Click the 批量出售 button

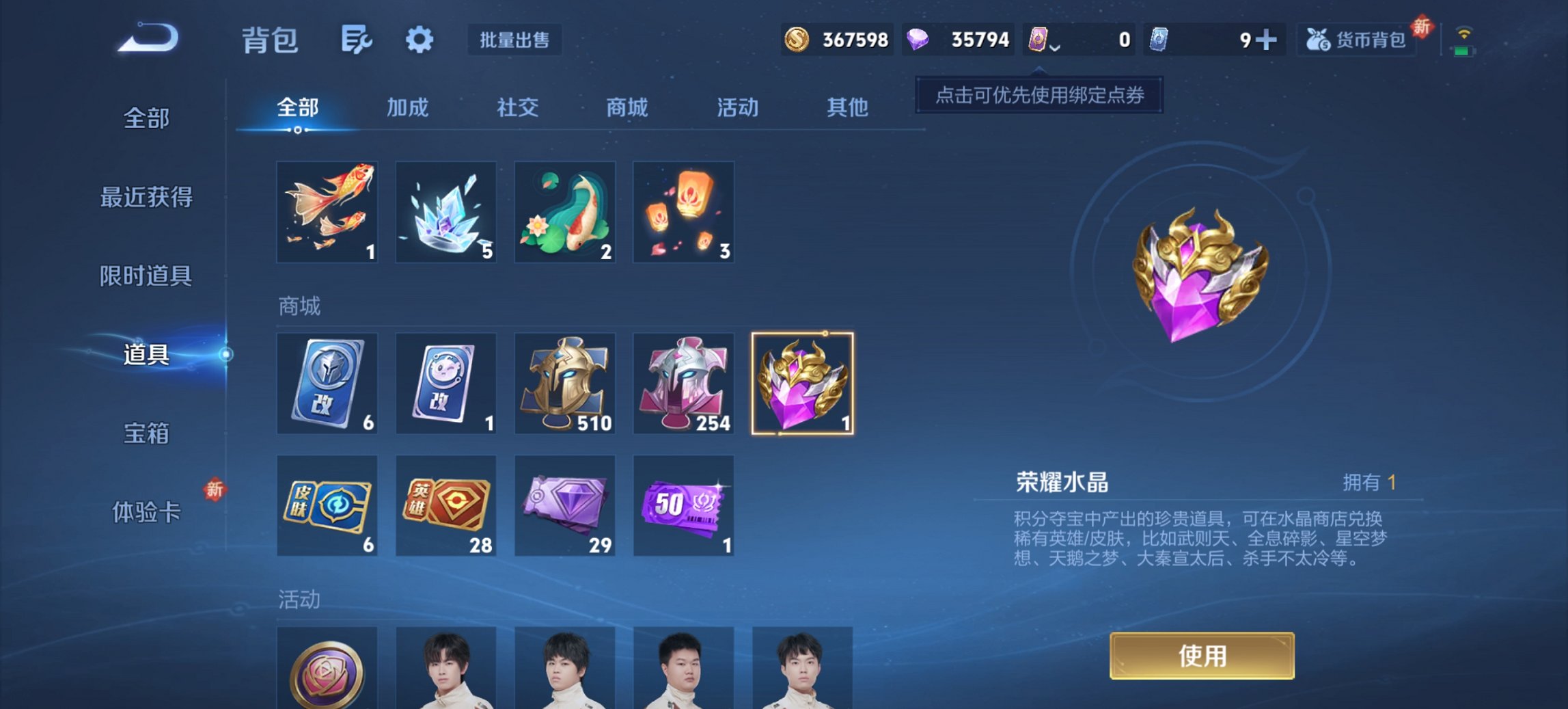pos(514,40)
